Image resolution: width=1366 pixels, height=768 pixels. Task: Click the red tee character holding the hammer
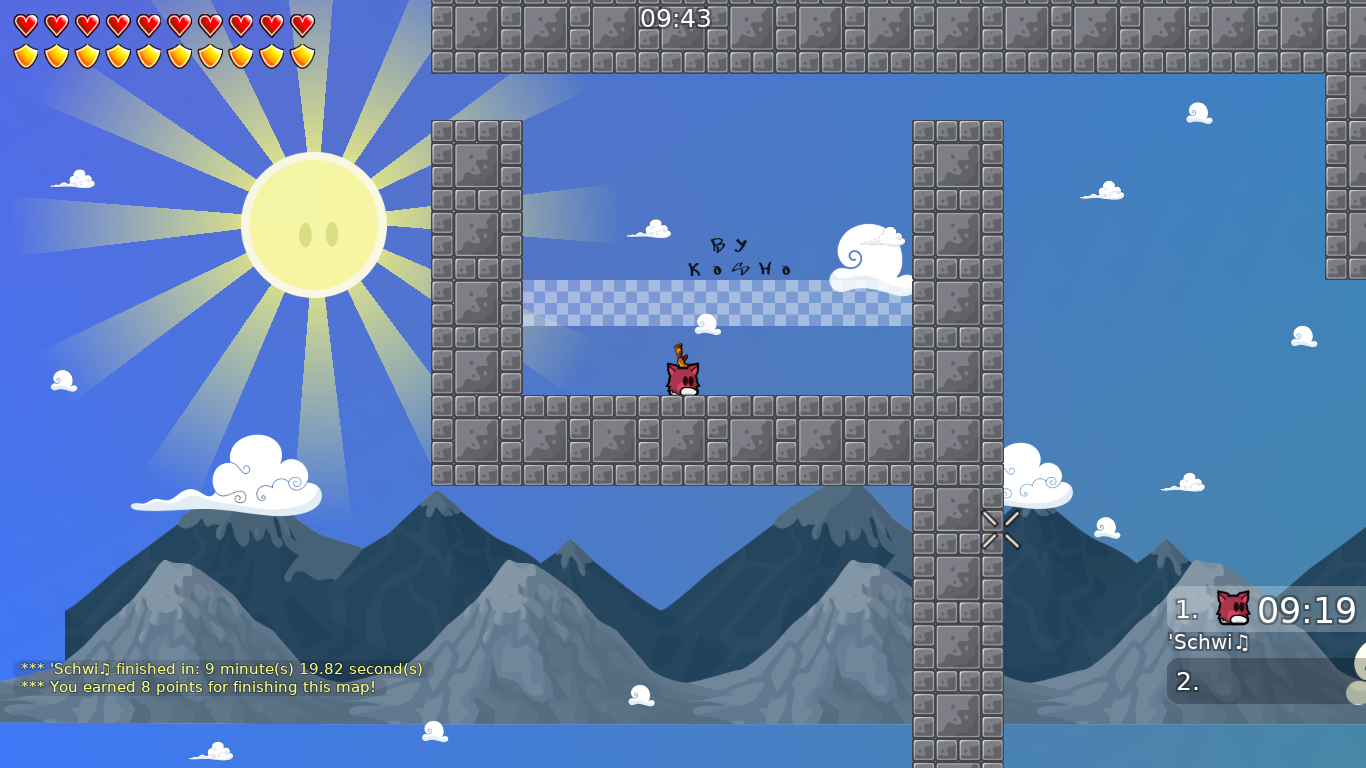[680, 375]
